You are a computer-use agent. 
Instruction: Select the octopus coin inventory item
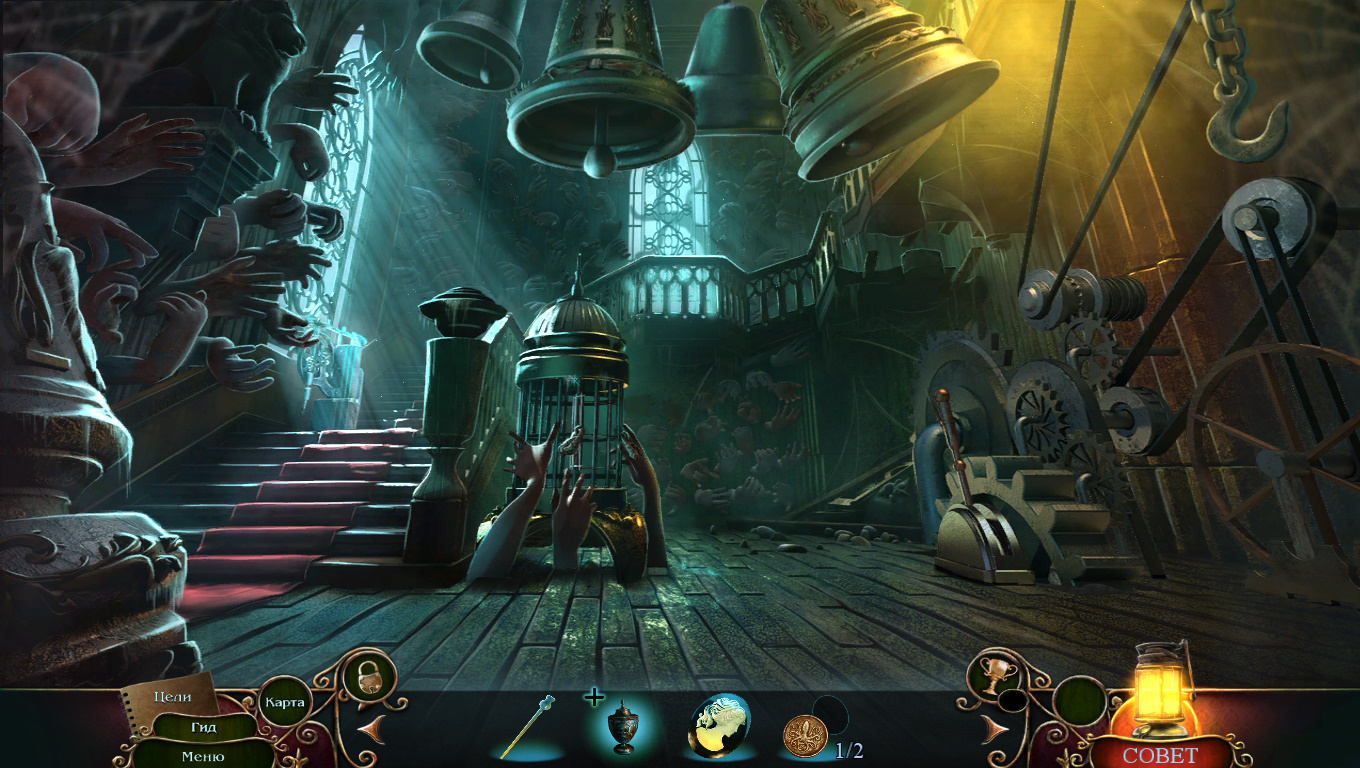coord(804,735)
